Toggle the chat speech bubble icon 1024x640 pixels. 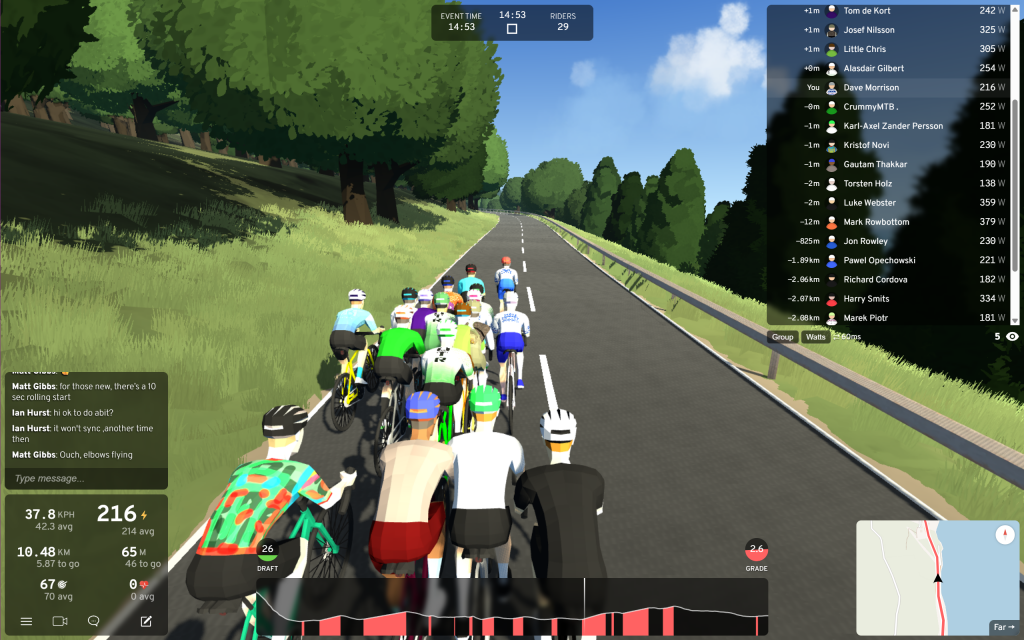[94, 621]
